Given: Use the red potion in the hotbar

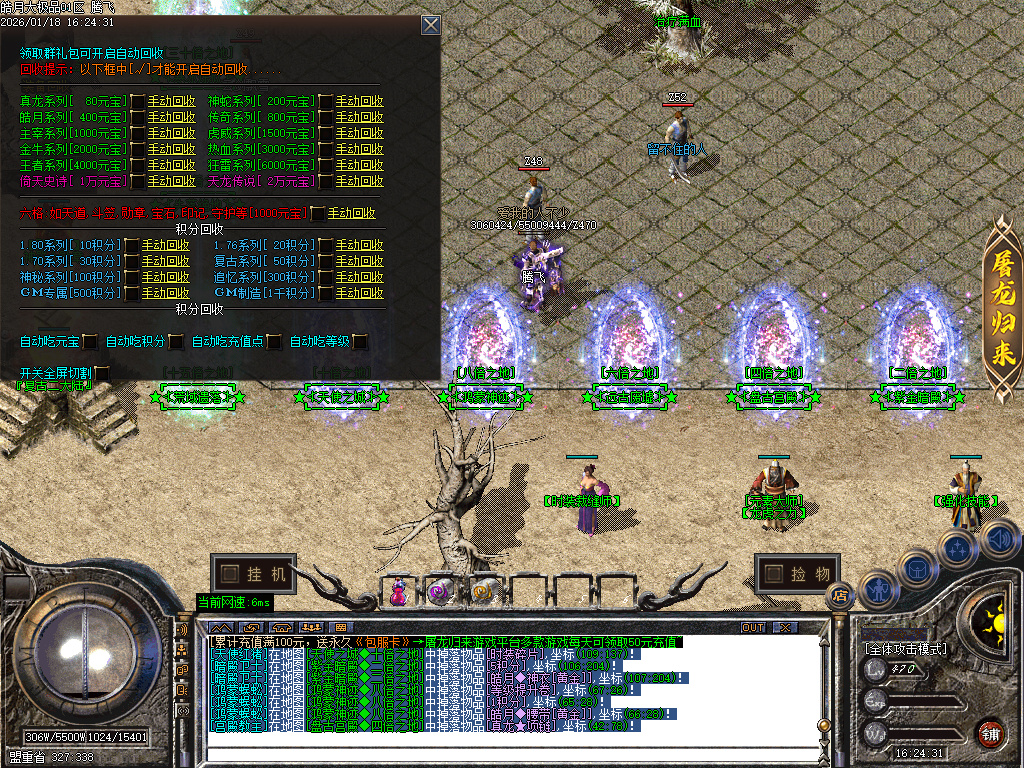Looking at the screenshot, I should point(399,592).
